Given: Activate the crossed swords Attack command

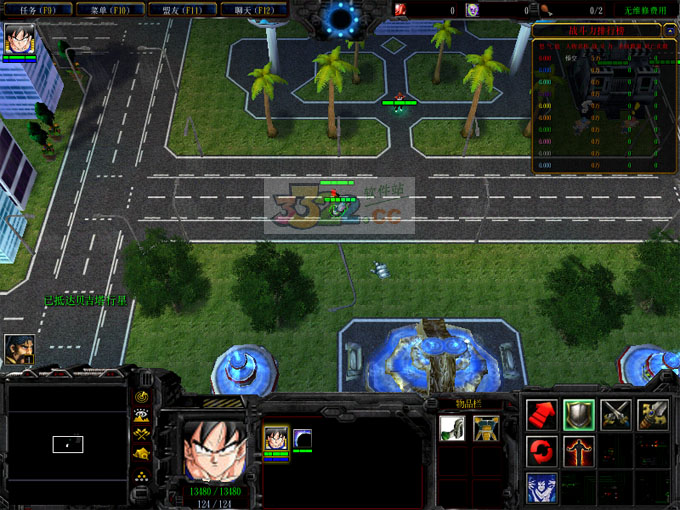Looking at the screenshot, I should (616, 415).
